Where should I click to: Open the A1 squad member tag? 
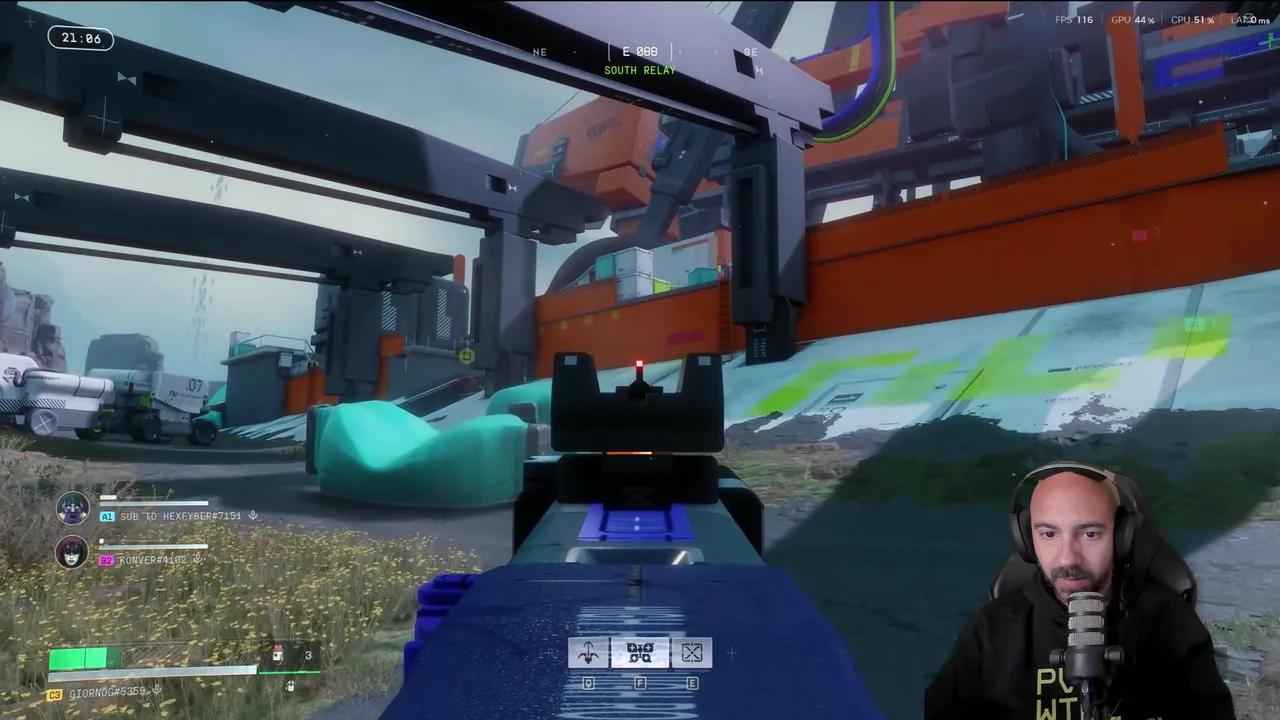pyautogui.click(x=107, y=517)
